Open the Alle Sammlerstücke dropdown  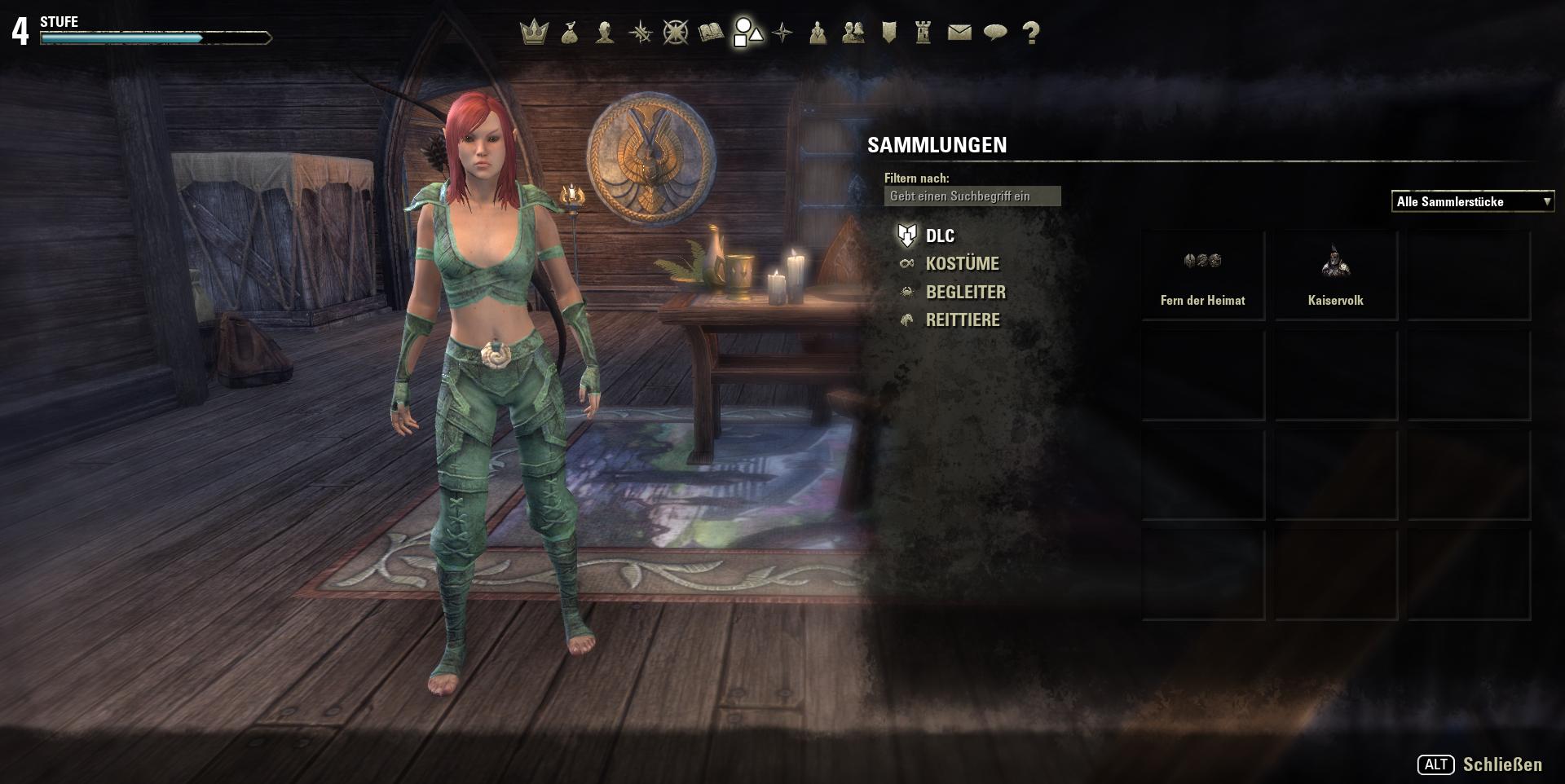pos(1472,201)
